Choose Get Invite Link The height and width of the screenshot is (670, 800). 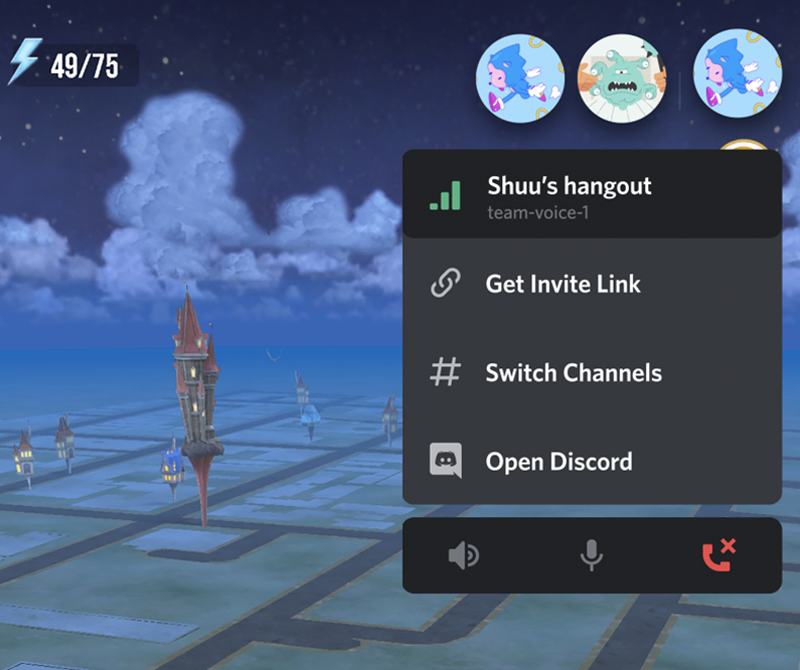562,284
